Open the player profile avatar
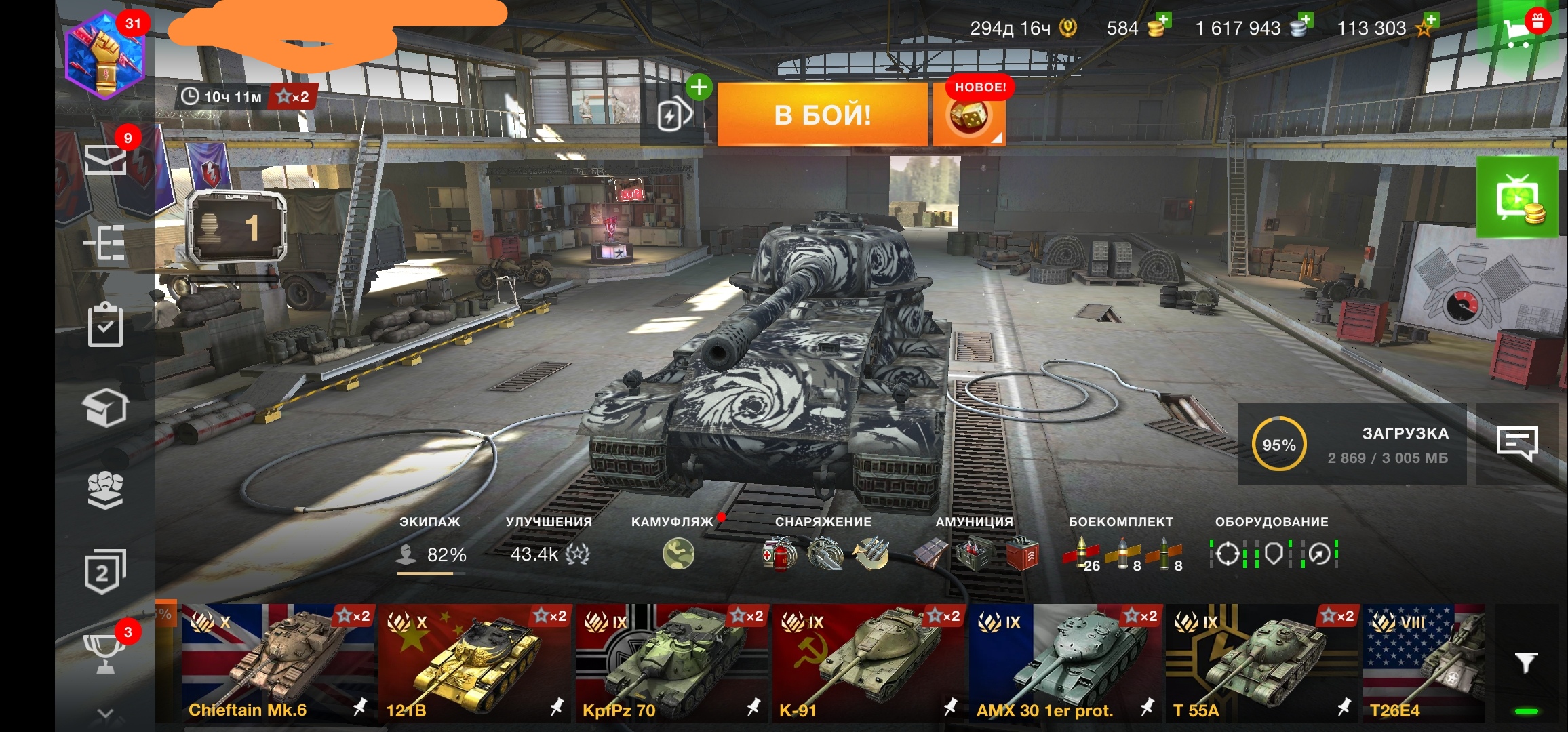 point(105,56)
